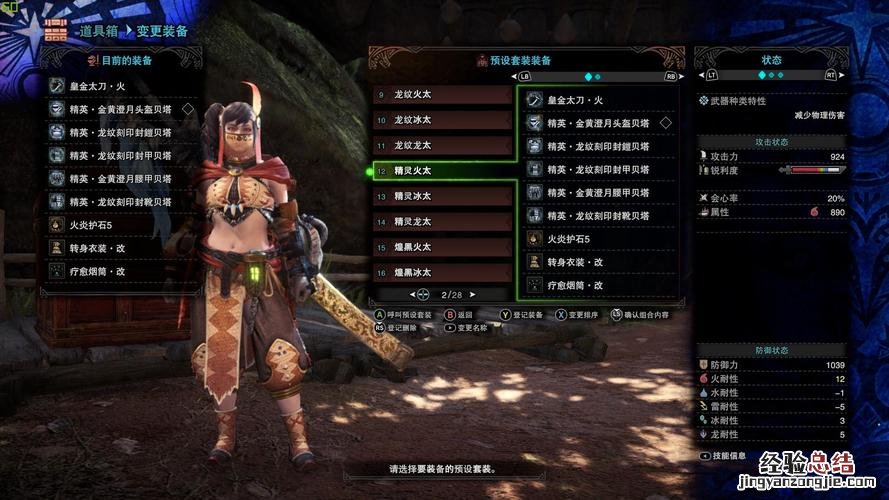
Task: Pick preset 15 爆黑火太
Action: (442, 247)
